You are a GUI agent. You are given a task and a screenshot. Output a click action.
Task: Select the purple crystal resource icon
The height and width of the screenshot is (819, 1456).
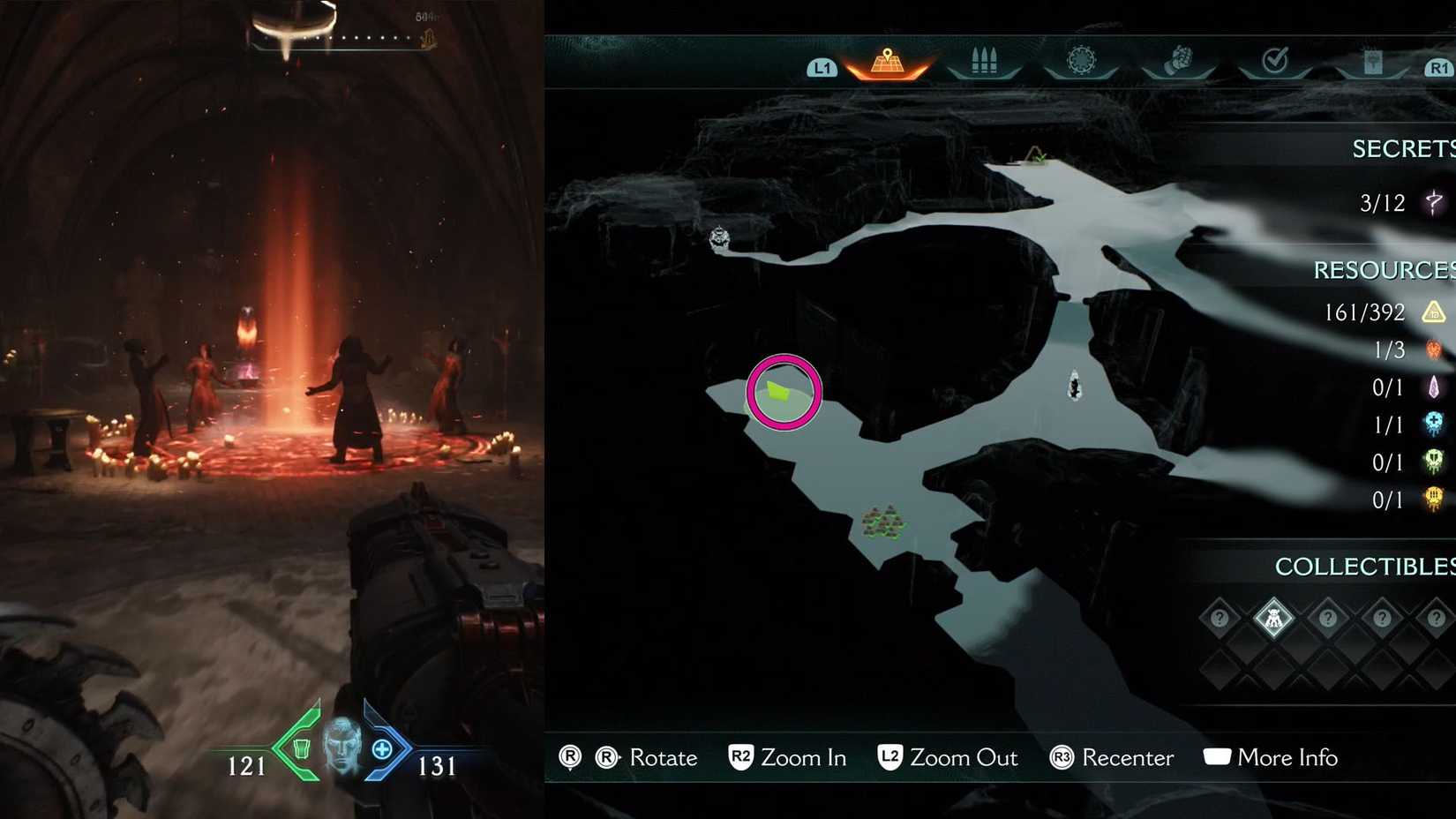pyautogui.click(x=1433, y=388)
